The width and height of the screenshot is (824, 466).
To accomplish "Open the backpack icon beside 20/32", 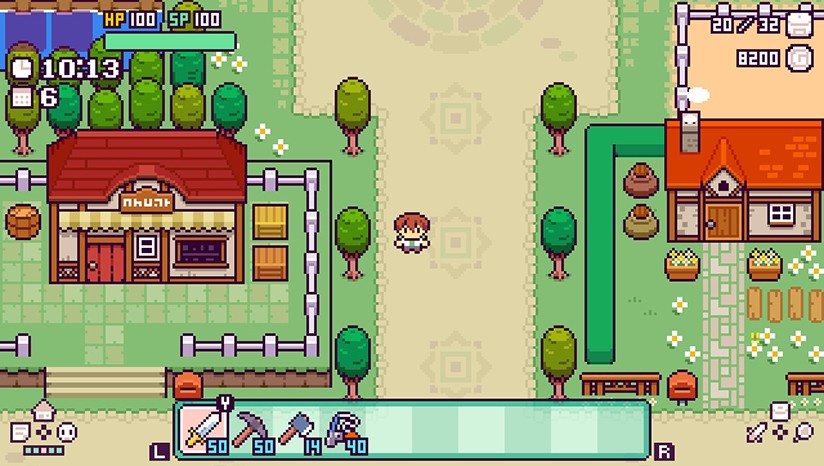I will pyautogui.click(x=798, y=25).
